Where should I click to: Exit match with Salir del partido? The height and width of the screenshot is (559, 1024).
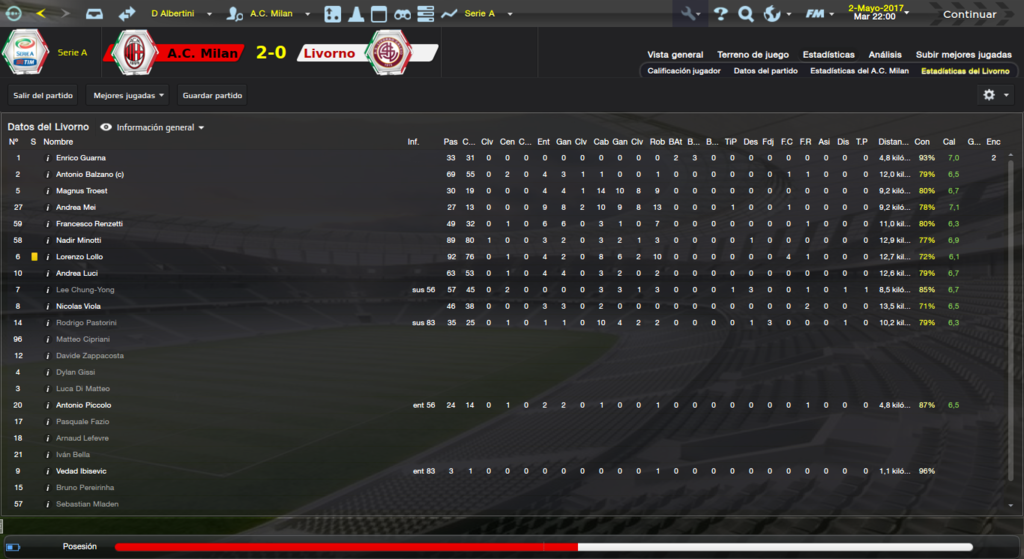43,95
